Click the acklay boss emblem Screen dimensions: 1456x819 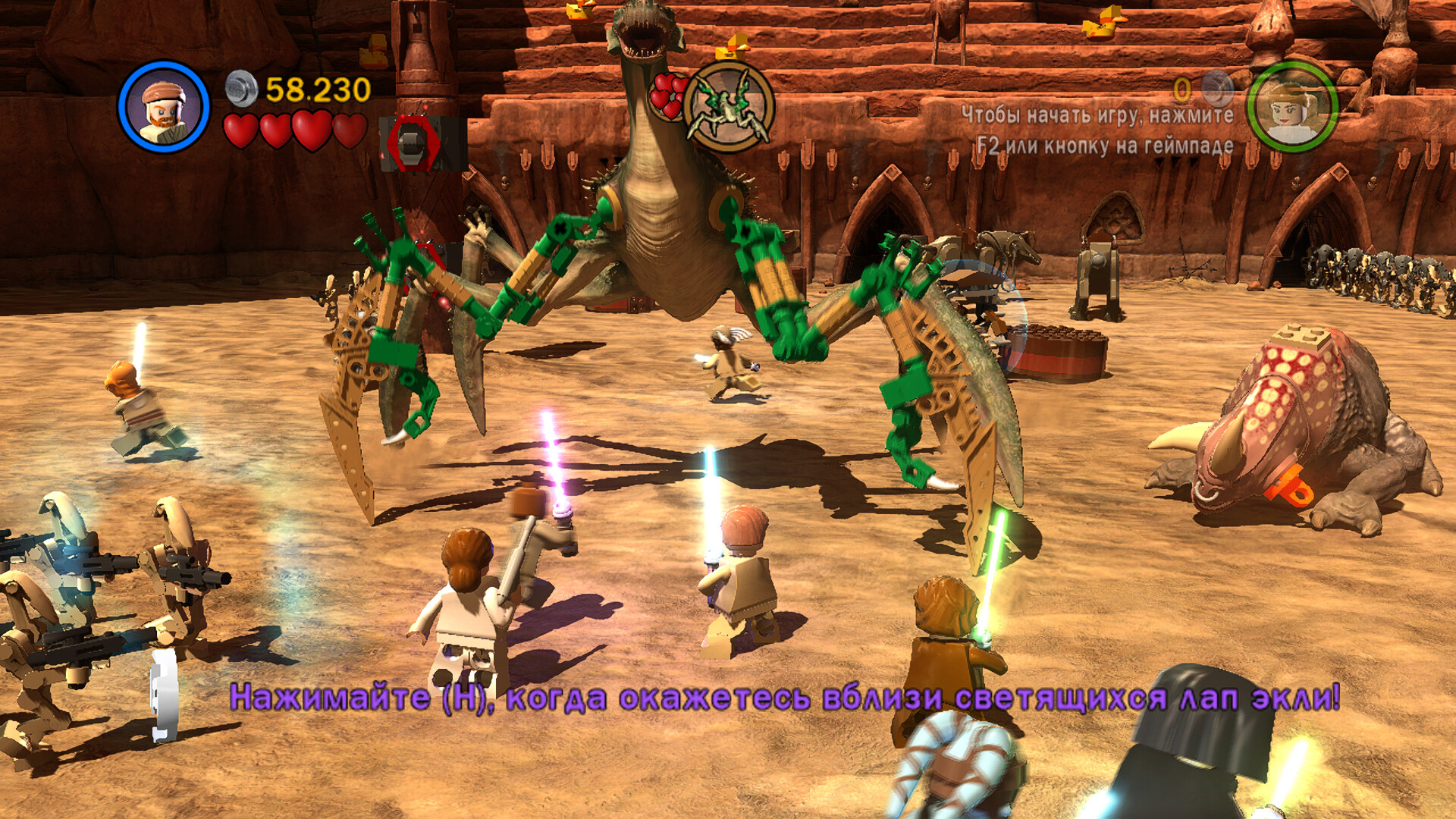(x=728, y=107)
